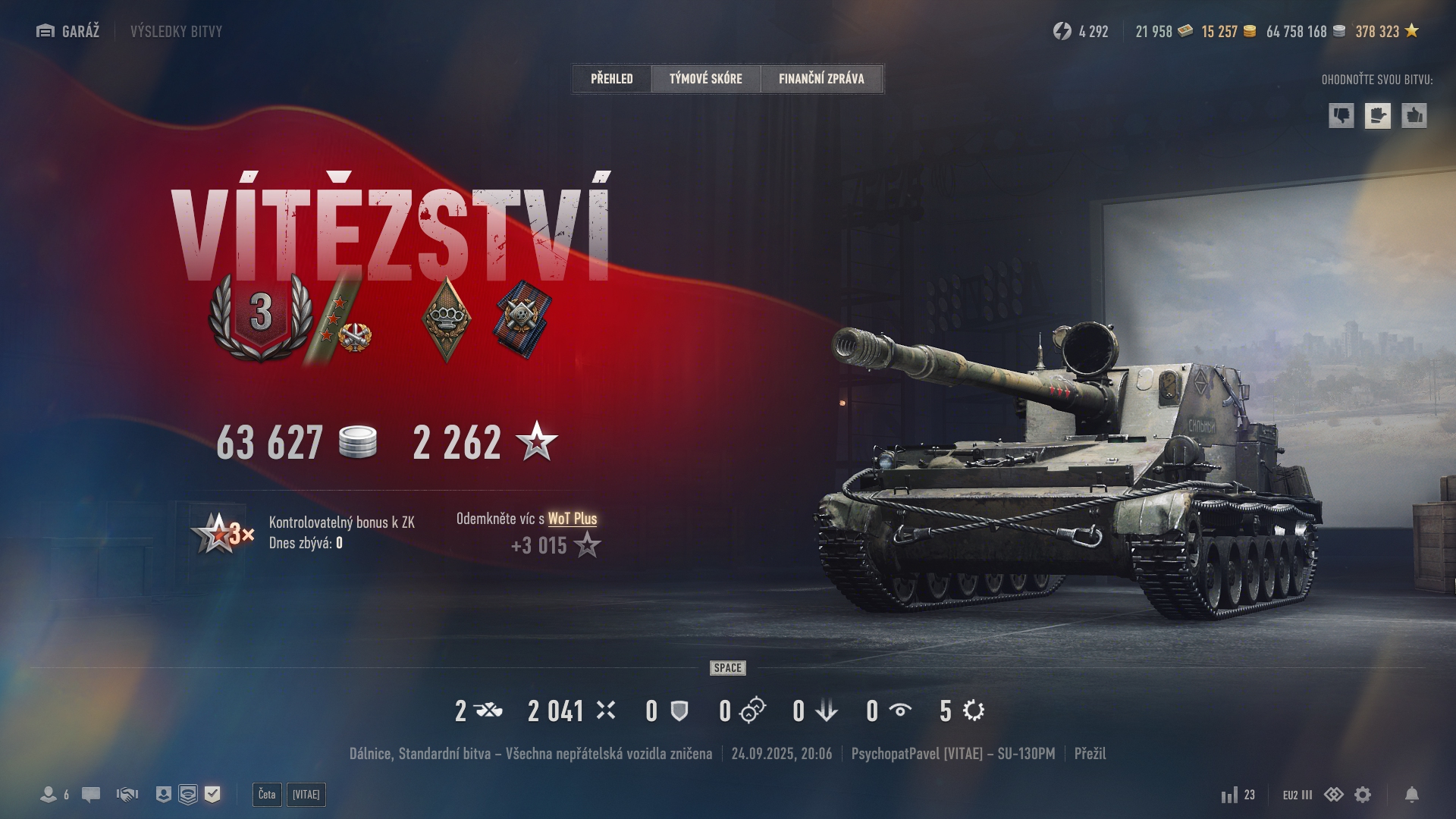Show notifications with the bell icon

tap(1412, 795)
